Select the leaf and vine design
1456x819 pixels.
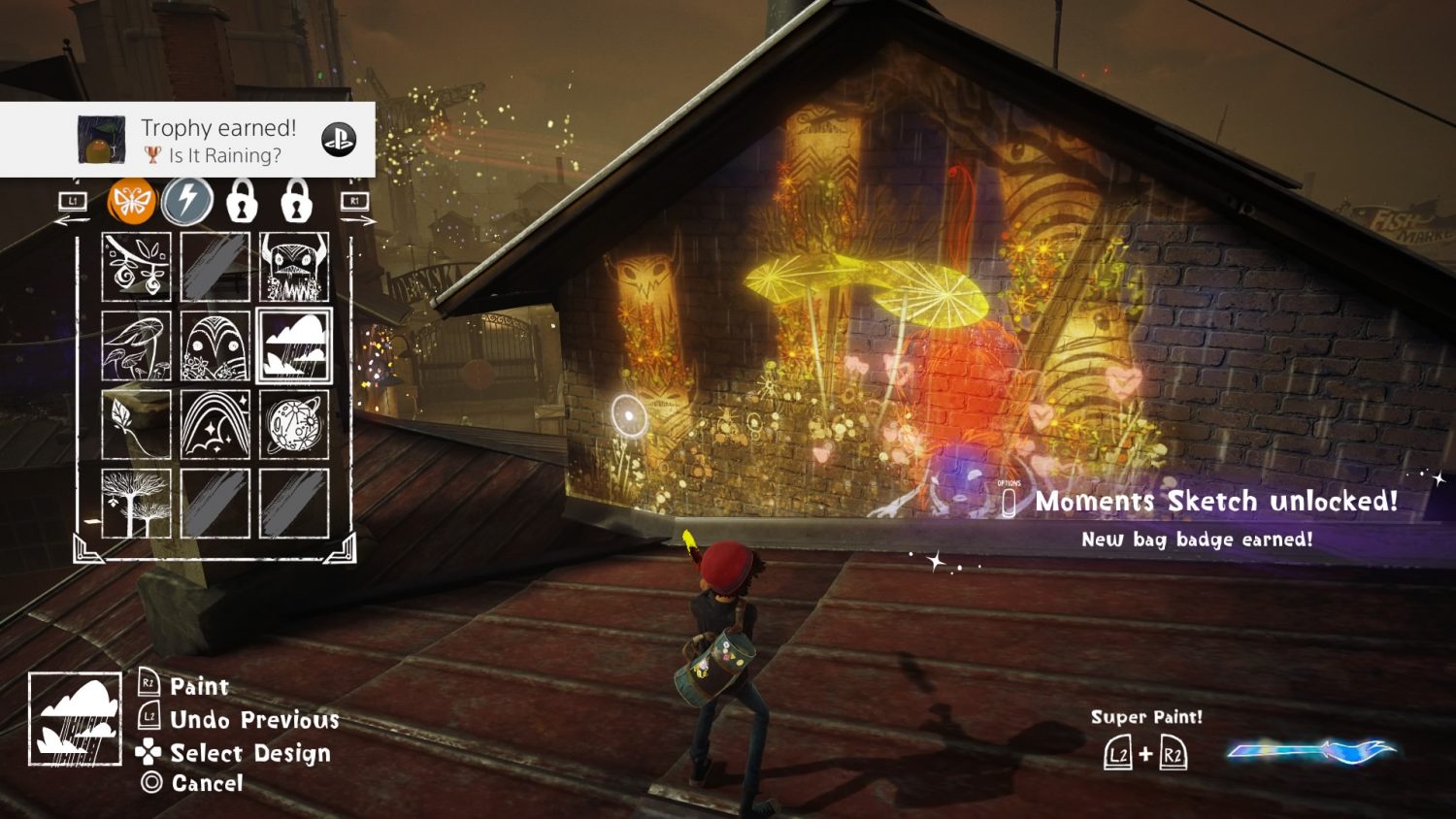(137, 425)
